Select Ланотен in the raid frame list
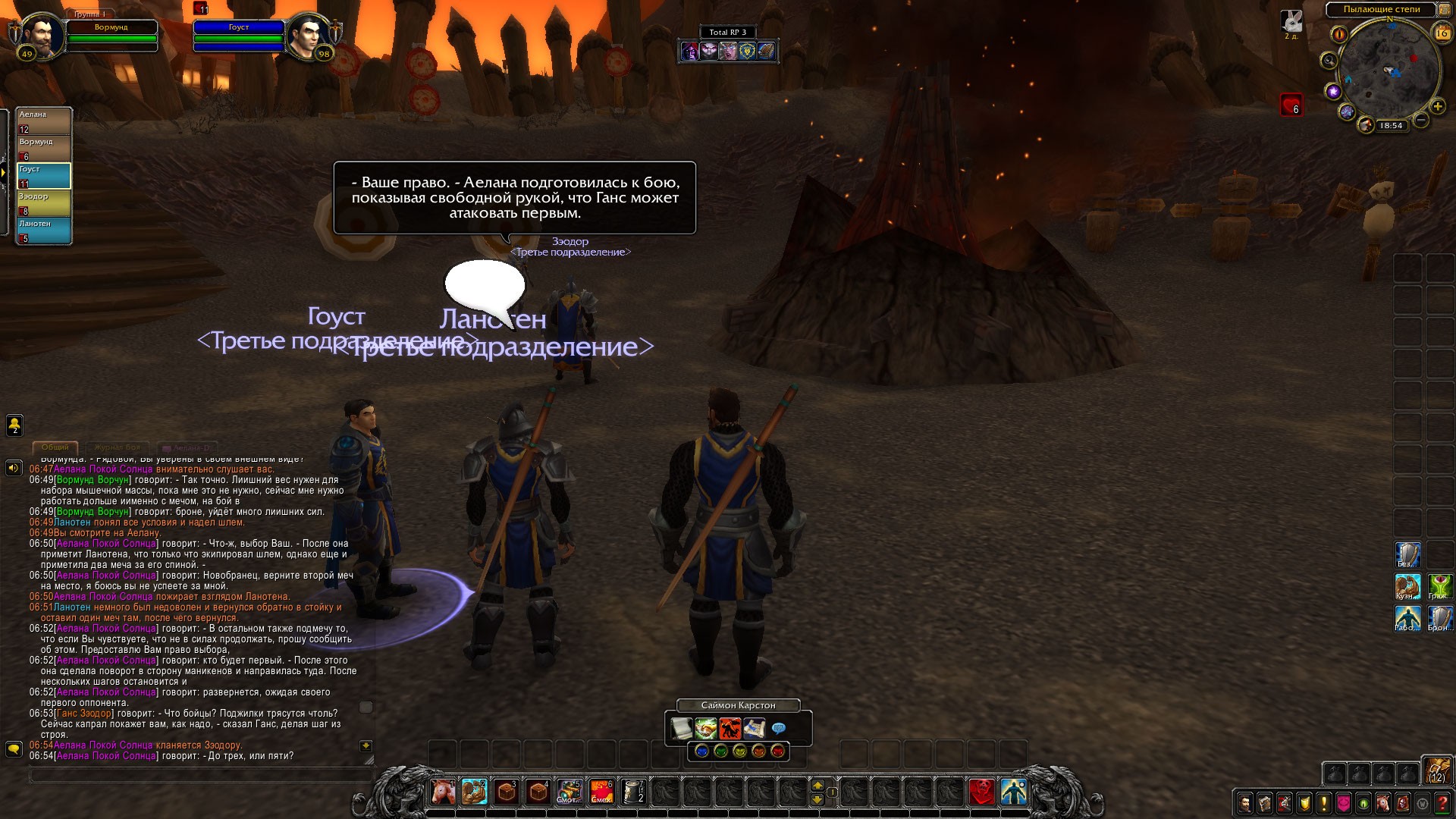 [x=44, y=231]
